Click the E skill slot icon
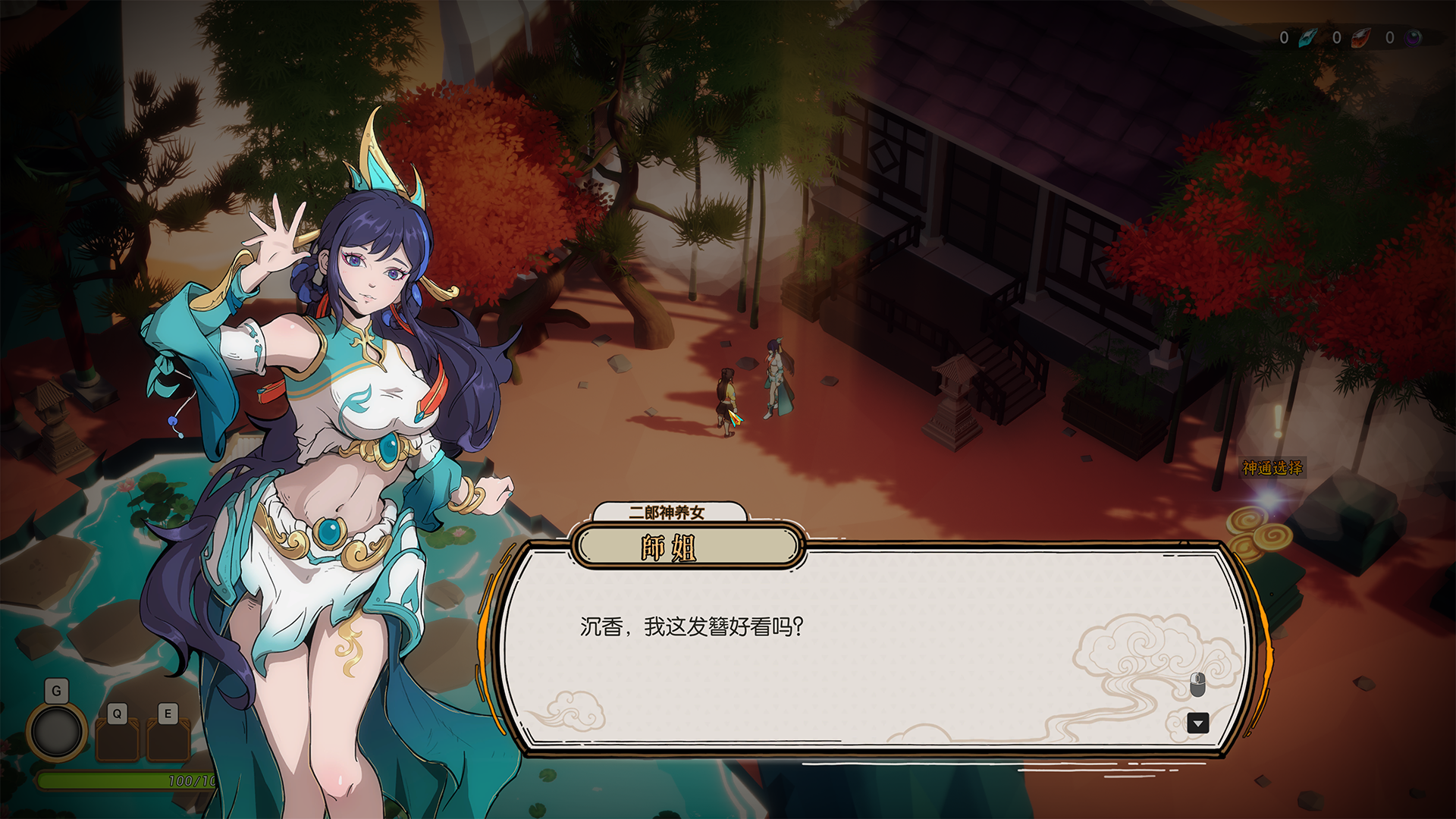This screenshot has width=1456, height=819. [168, 739]
